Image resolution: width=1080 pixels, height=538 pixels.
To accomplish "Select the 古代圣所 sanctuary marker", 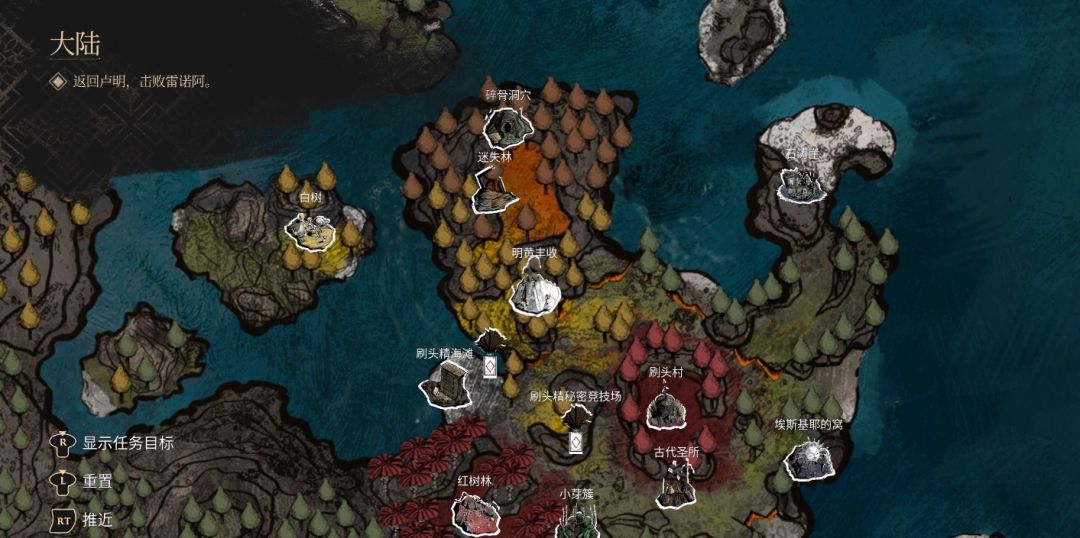I will (676, 485).
